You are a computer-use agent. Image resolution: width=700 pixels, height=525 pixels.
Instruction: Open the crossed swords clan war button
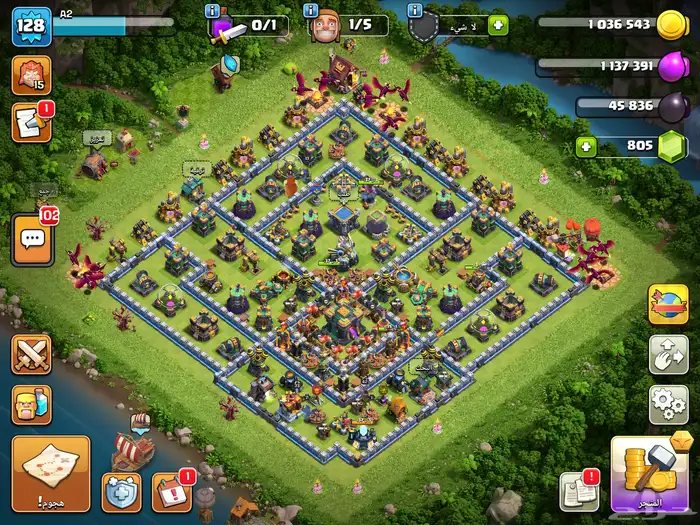31,354
